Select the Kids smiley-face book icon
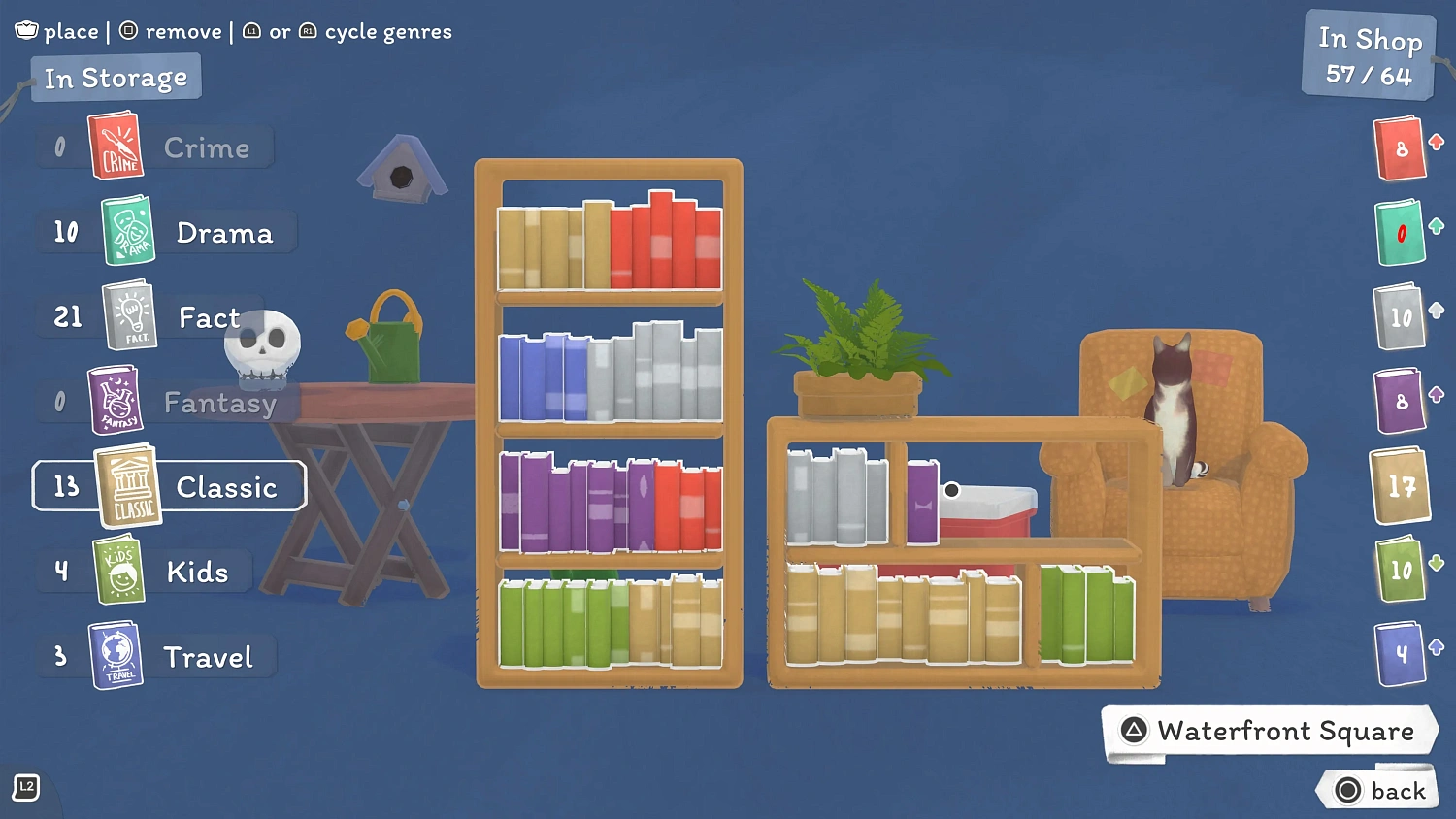 pyautogui.click(x=121, y=570)
